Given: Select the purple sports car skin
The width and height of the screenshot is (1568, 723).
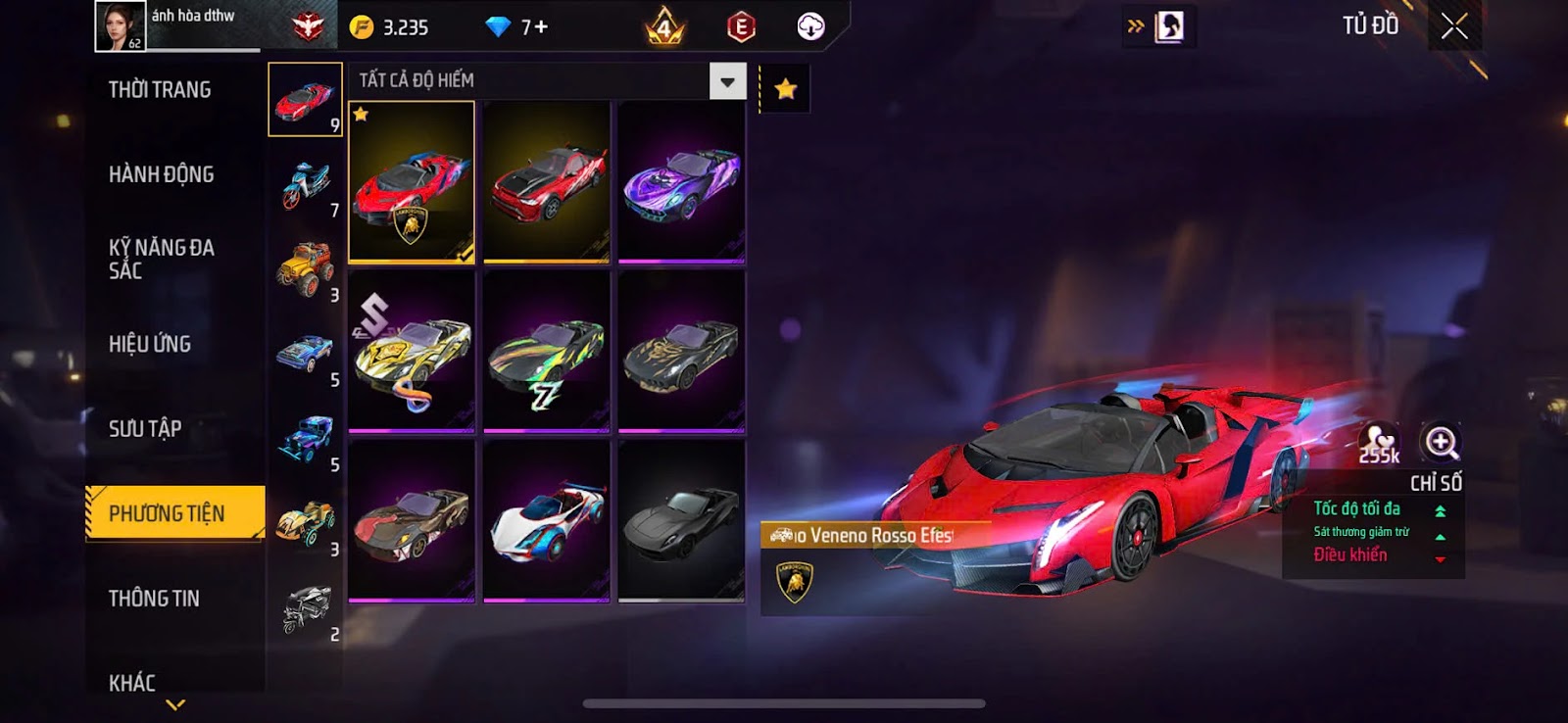Looking at the screenshot, I should click(682, 183).
